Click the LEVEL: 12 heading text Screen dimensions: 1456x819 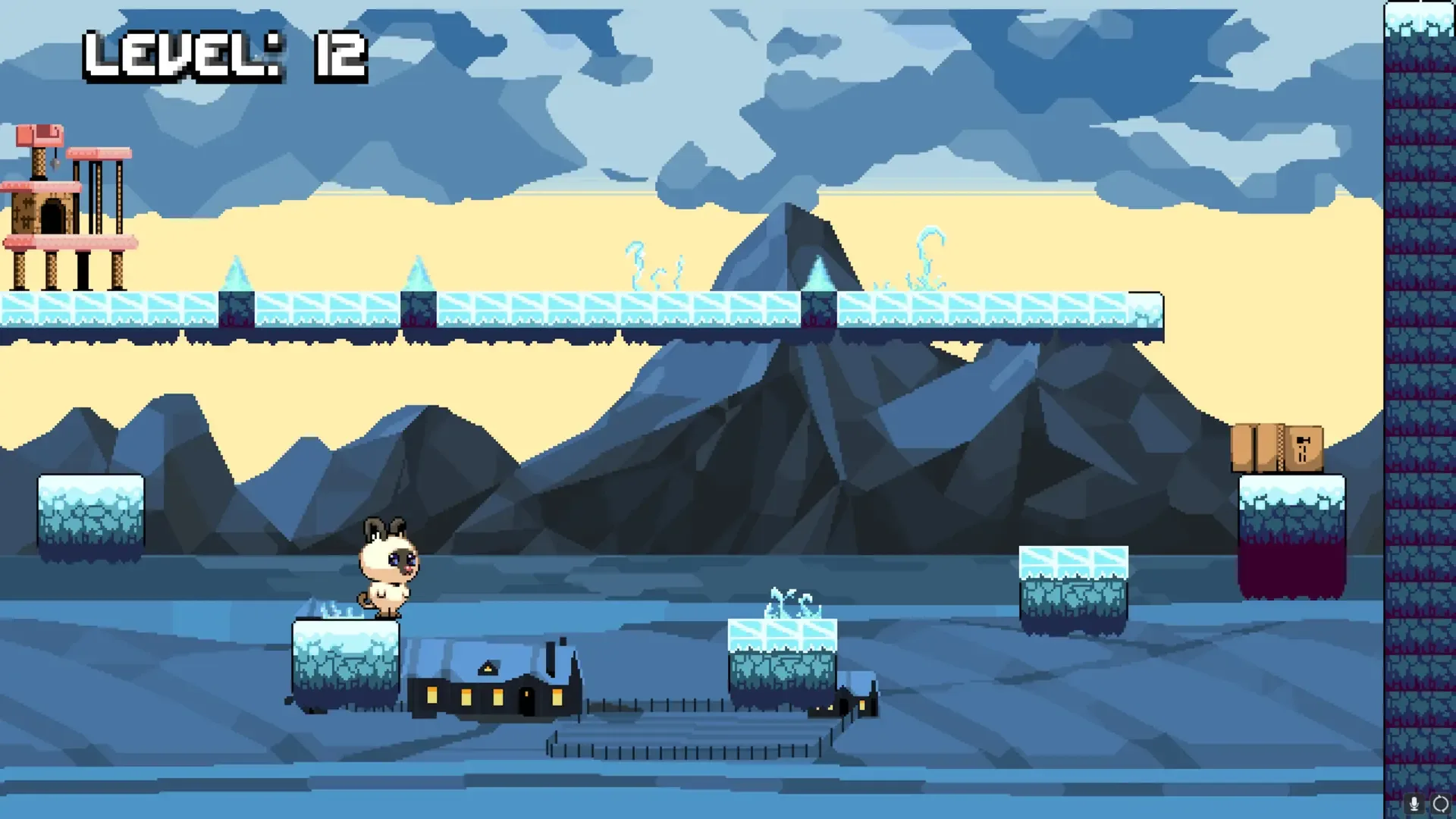tap(224, 53)
